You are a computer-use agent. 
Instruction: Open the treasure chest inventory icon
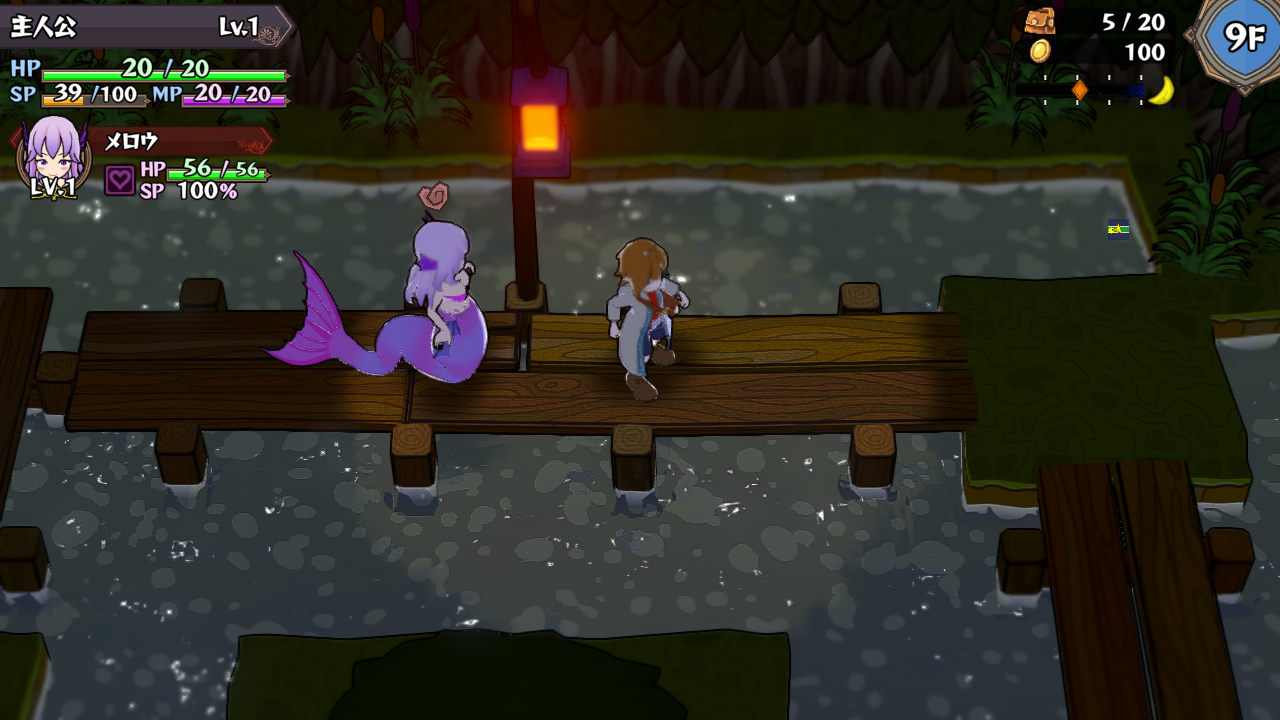click(1039, 21)
